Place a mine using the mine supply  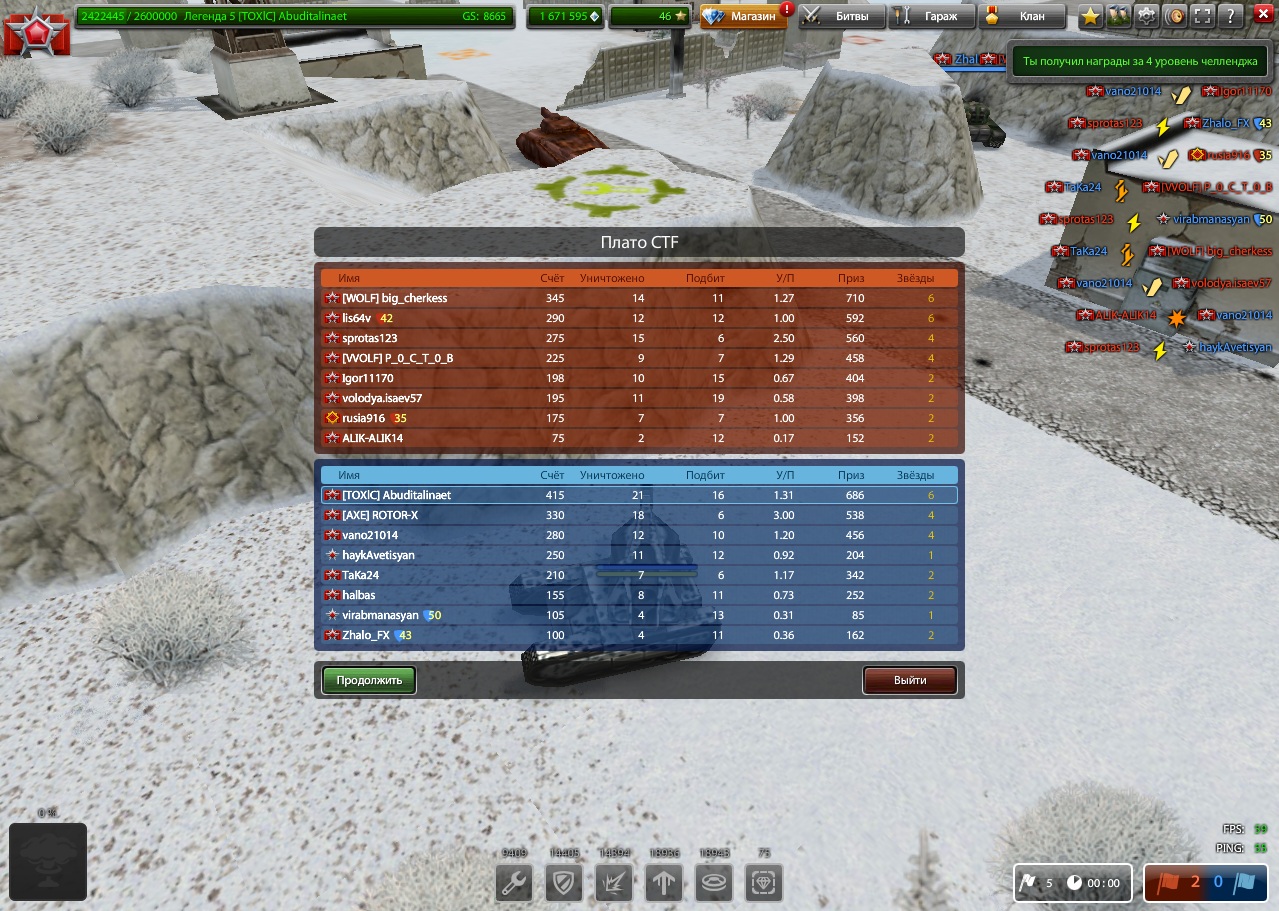click(x=714, y=884)
